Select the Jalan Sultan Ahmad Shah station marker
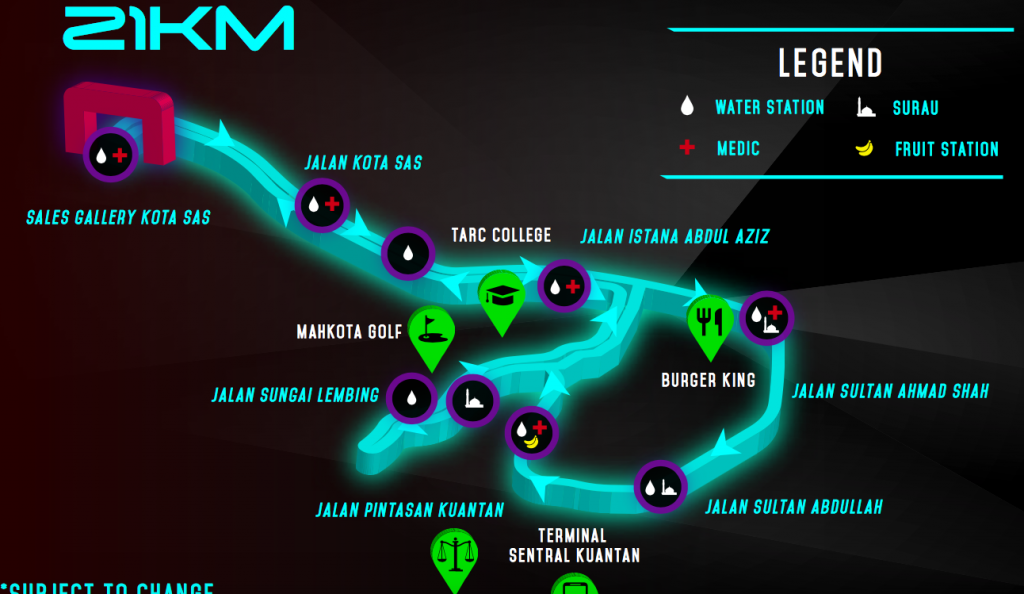The width and height of the screenshot is (1024, 594). click(766, 318)
